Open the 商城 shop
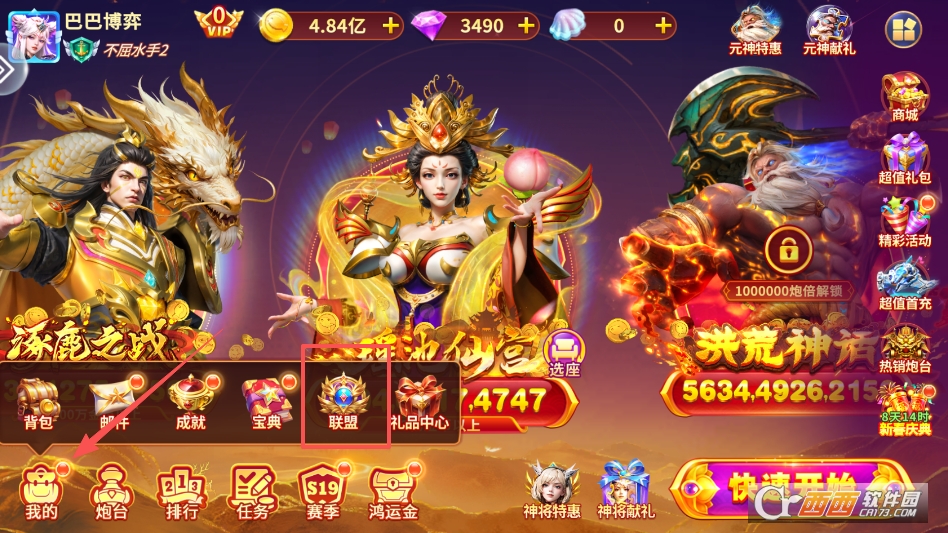Screen dimensions: 948x533 coord(904,98)
